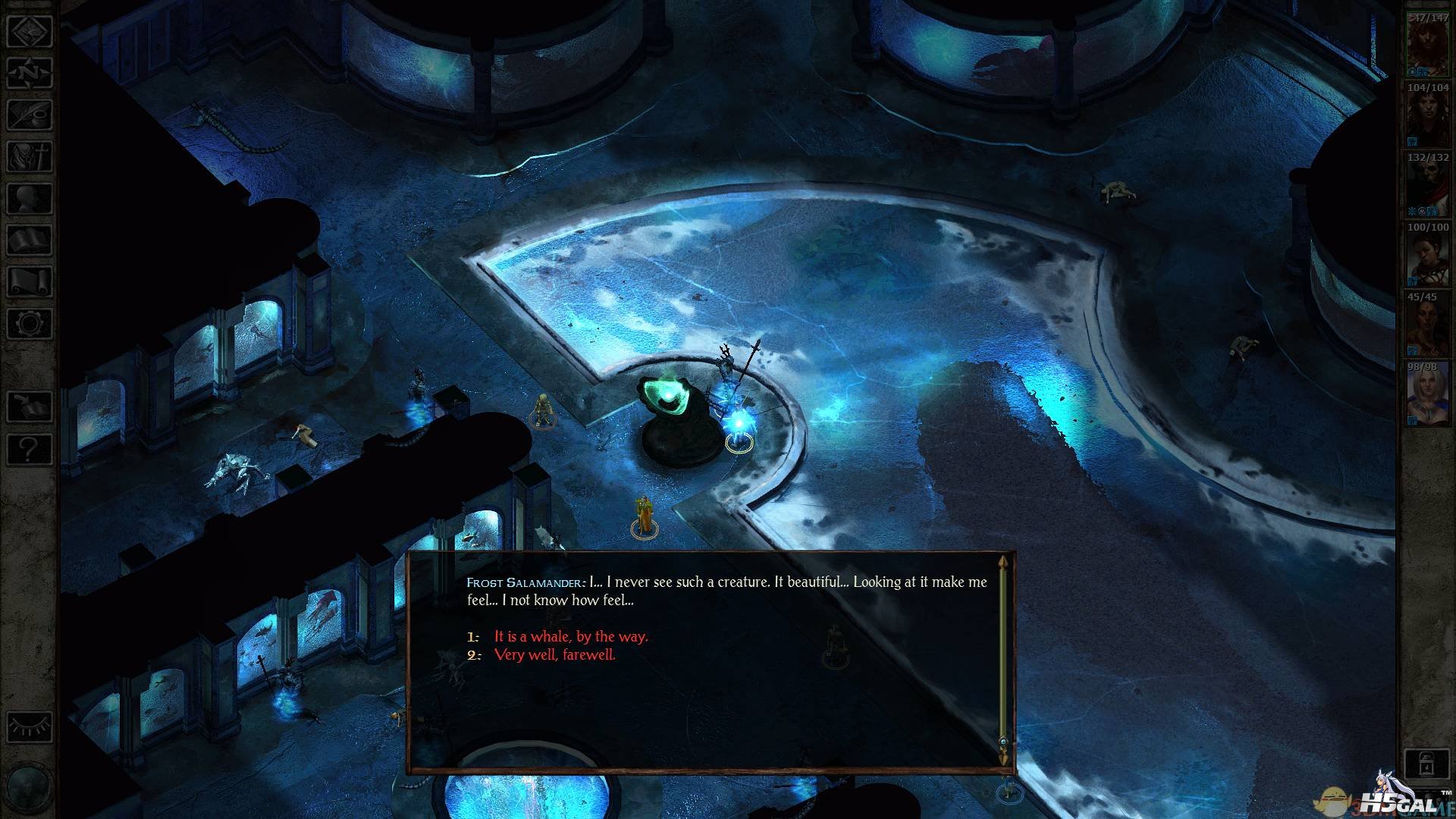Open the character record (head silhouette icon)
This screenshot has height=819, width=1456.
click(29, 199)
